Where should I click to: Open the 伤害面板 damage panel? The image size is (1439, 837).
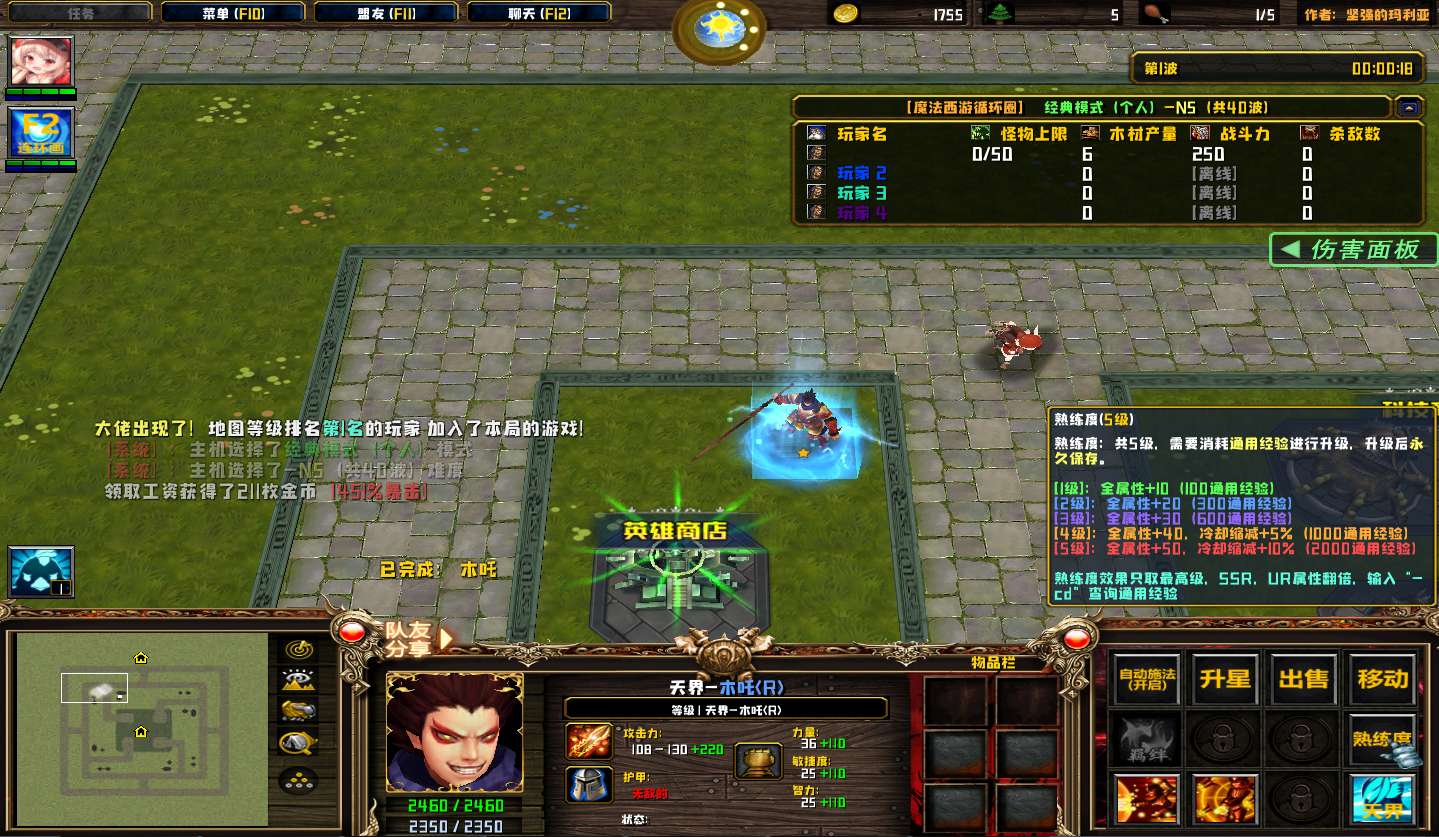click(x=1353, y=250)
